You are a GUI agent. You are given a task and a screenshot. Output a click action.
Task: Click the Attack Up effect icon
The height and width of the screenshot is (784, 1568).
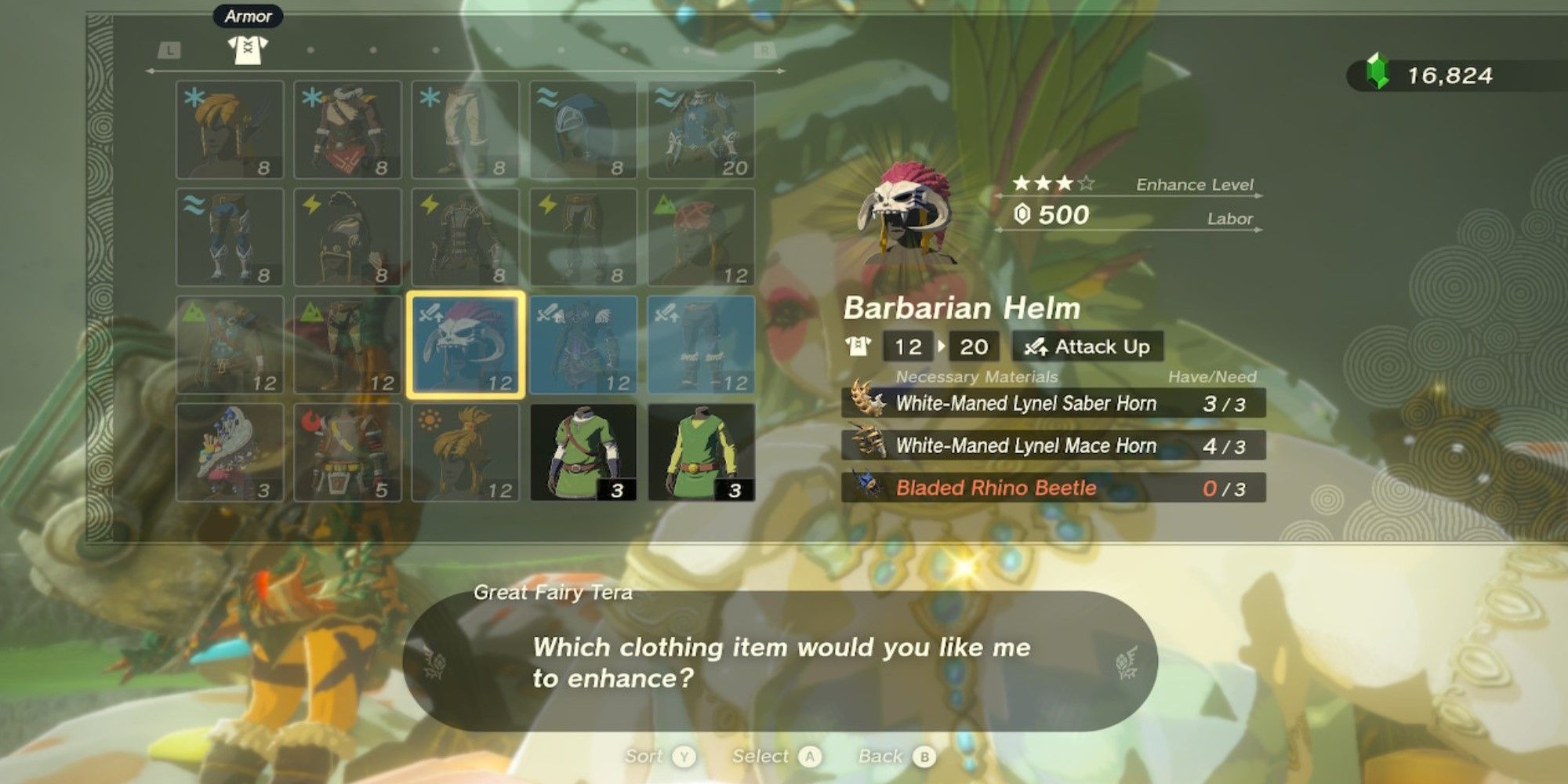tap(1037, 347)
